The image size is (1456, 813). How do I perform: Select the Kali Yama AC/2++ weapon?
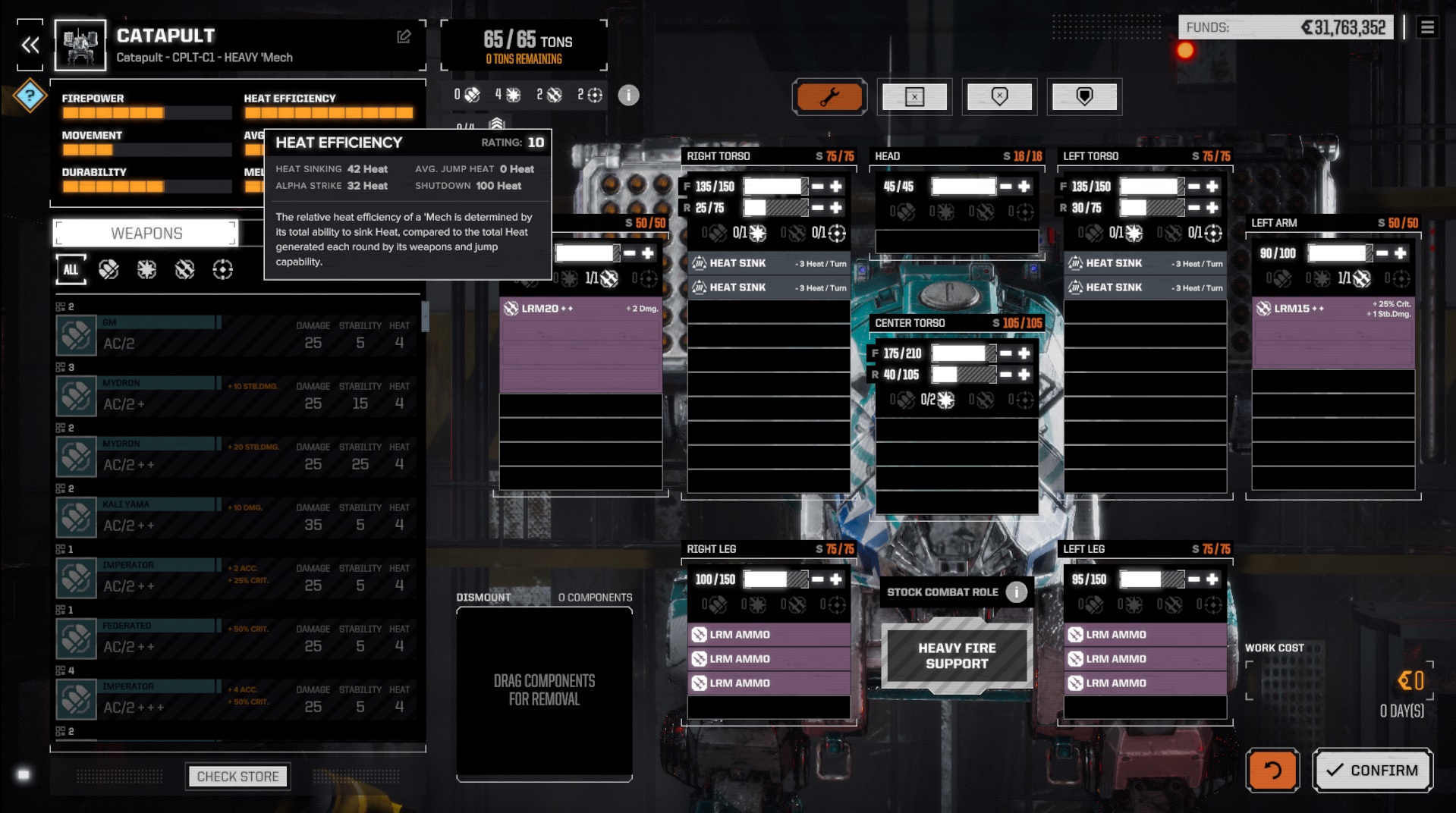(235, 518)
